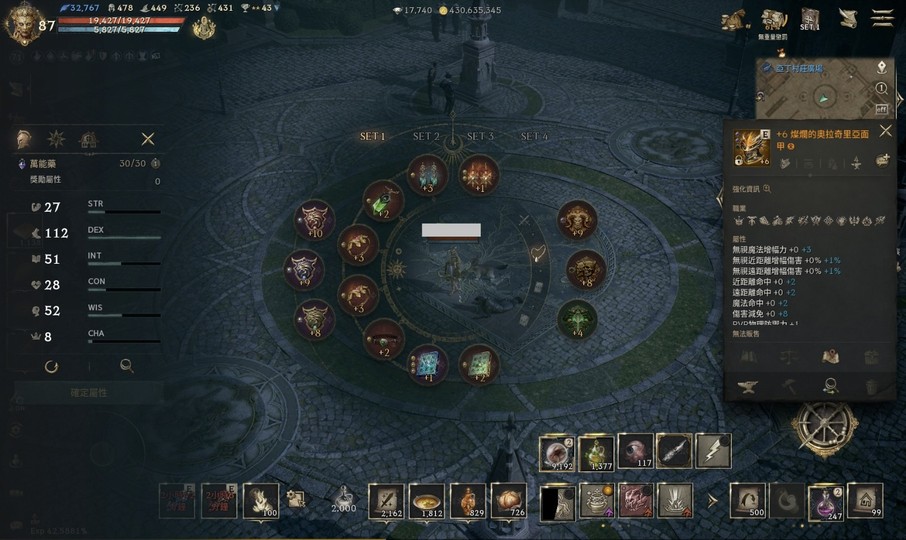The height and width of the screenshot is (540, 906).
Task: Switch to the SET 4 equipment preset
Action: click(534, 136)
